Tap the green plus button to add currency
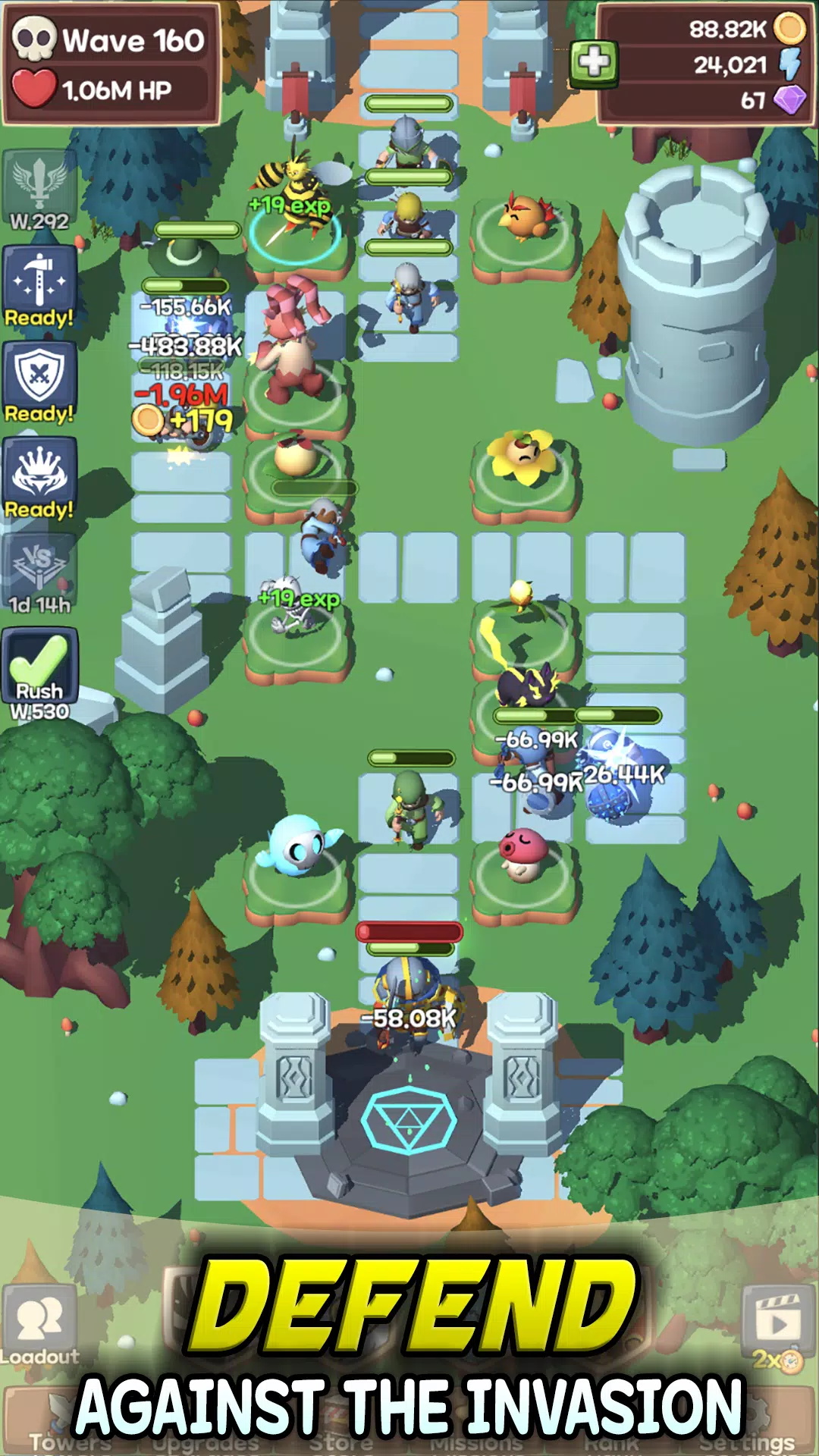819x1456 pixels. click(594, 62)
